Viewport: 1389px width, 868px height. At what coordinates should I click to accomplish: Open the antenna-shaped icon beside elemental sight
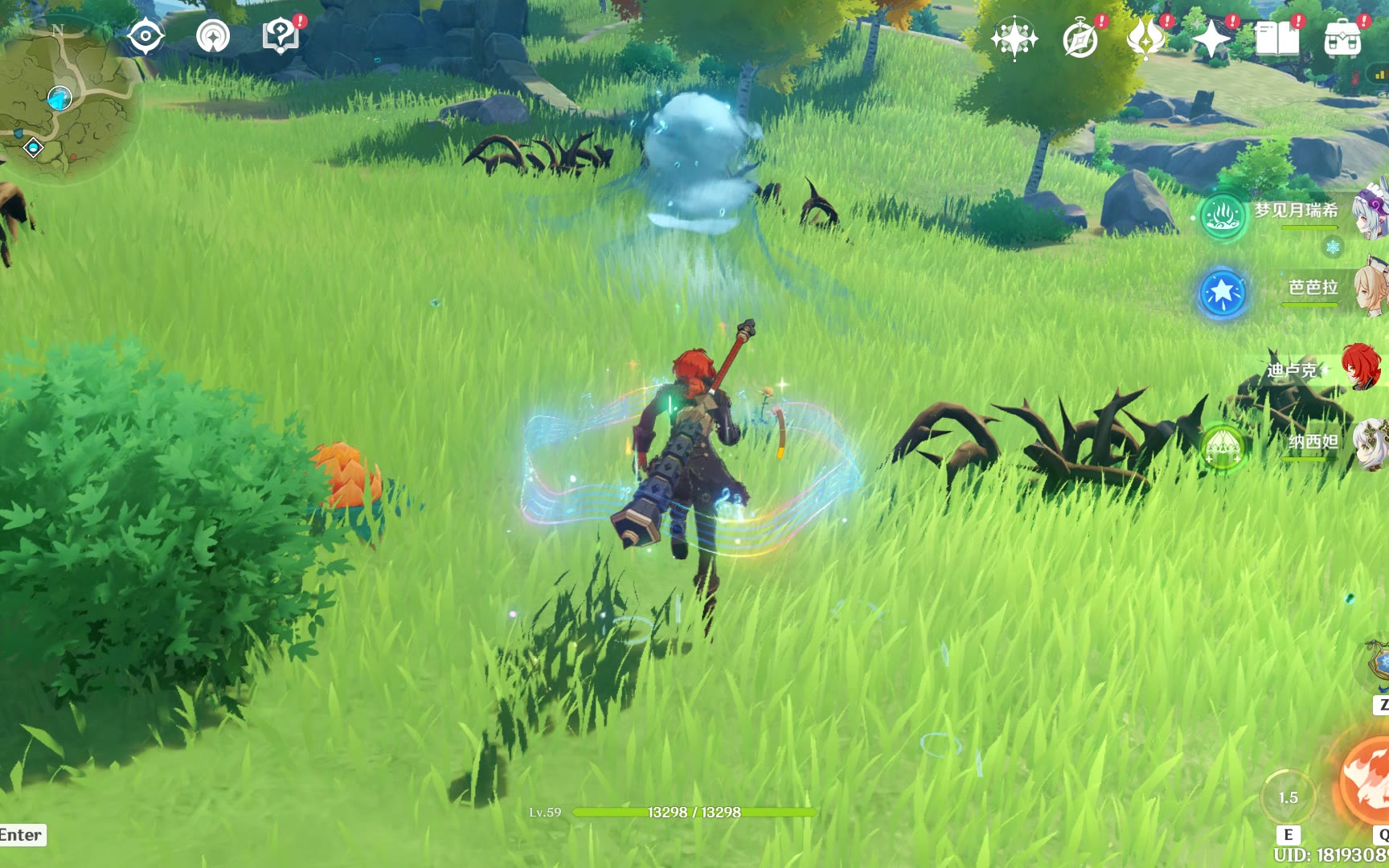[213, 36]
